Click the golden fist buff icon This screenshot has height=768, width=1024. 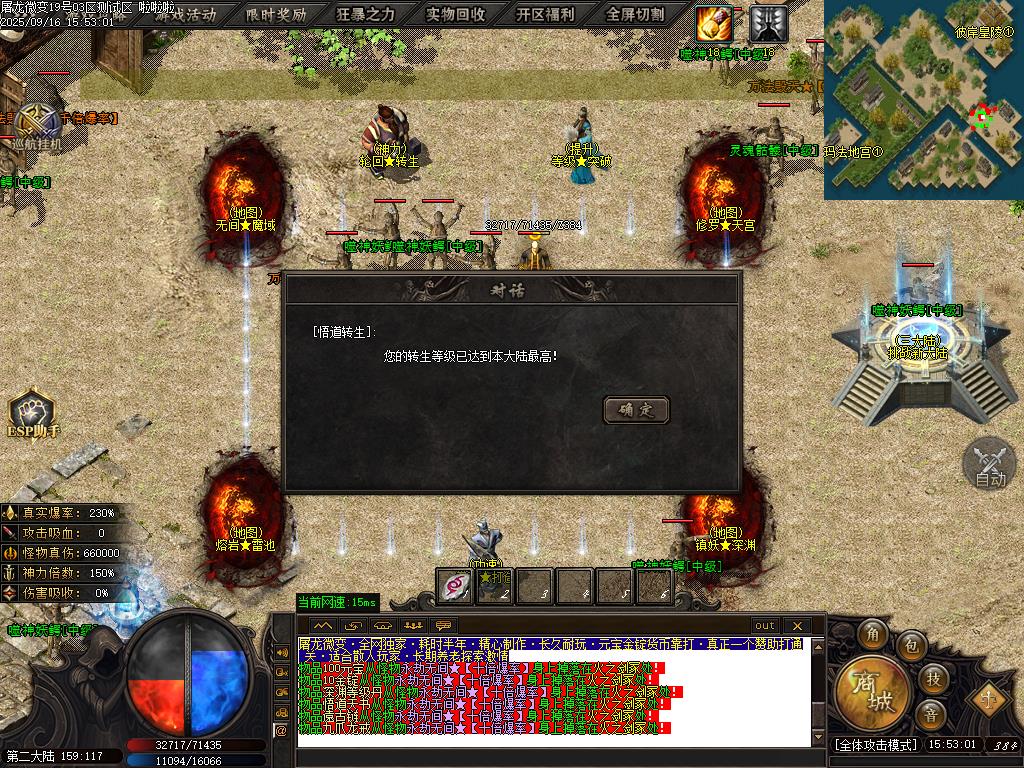click(714, 20)
